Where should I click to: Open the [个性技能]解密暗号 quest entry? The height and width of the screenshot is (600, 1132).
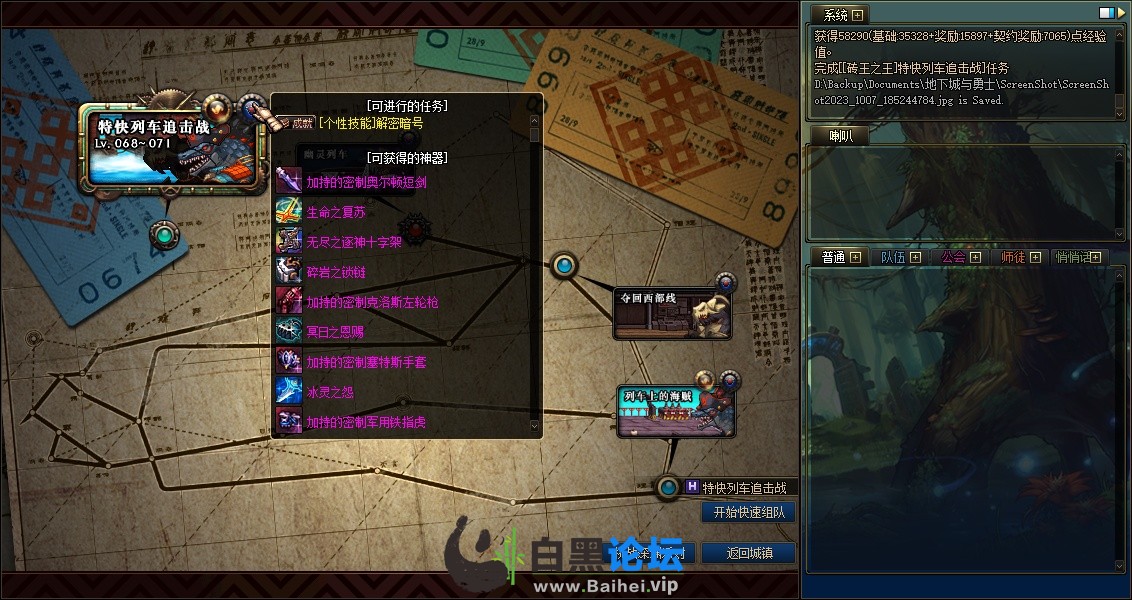point(370,124)
